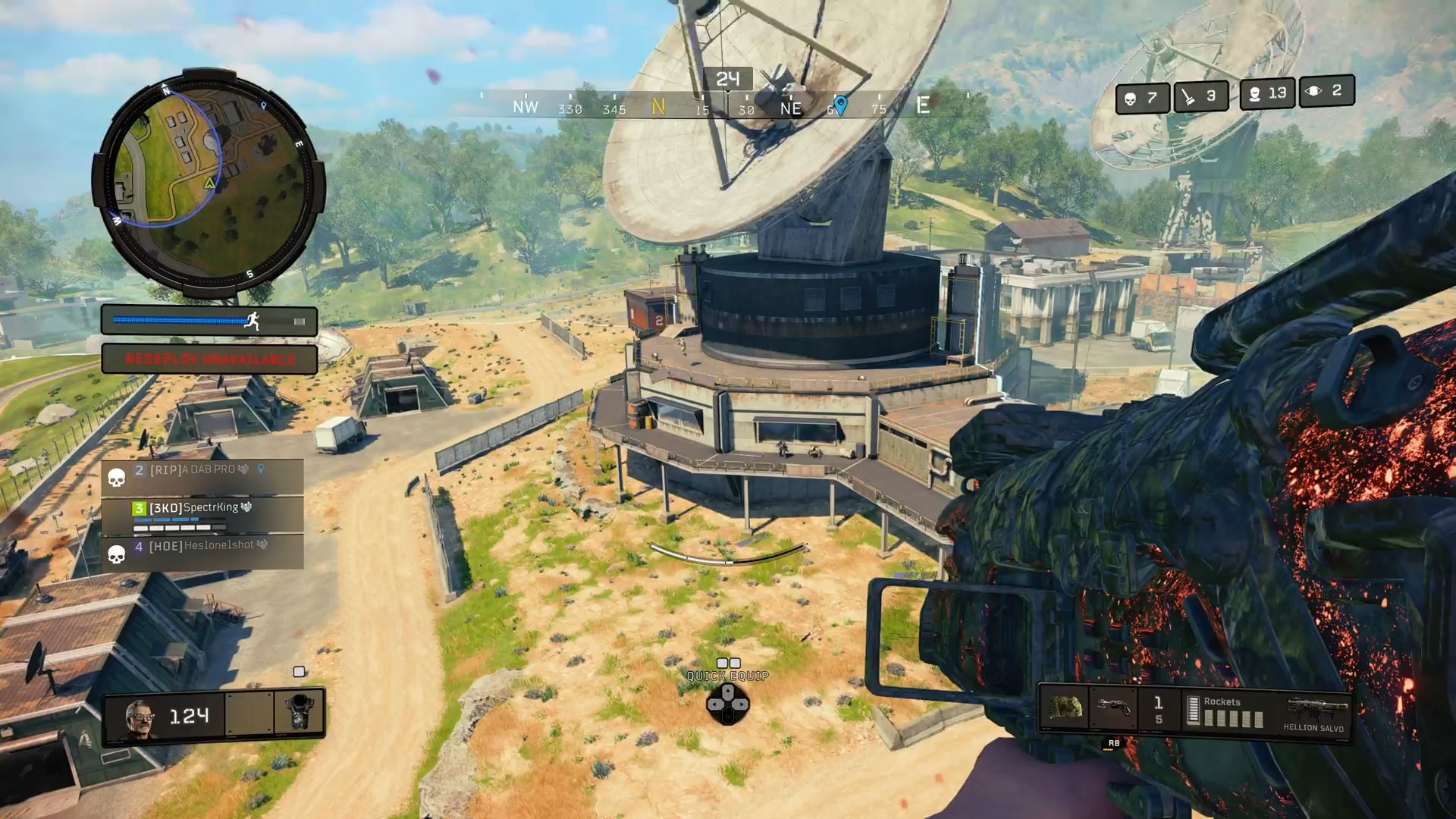Click the Redeploy Unavailable banner
1456x819 pixels.
coord(209,359)
